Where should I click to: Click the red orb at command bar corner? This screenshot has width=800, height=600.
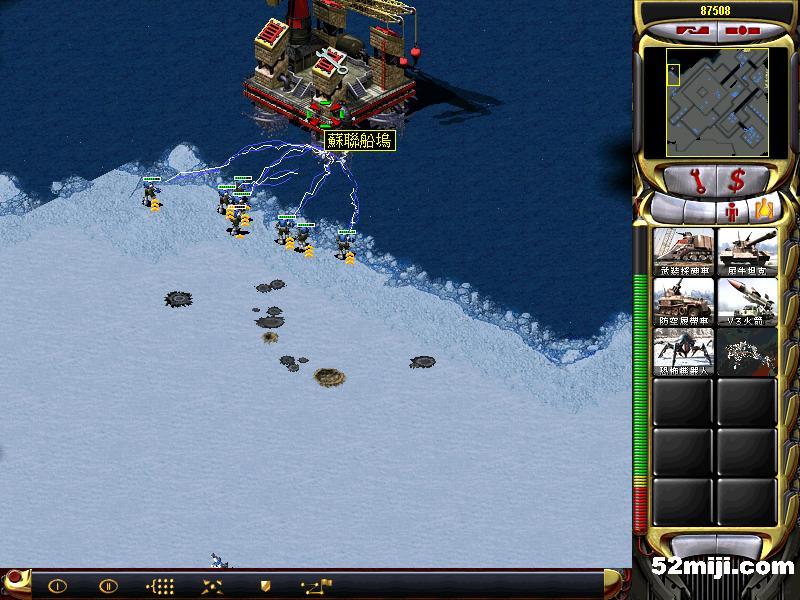14,582
